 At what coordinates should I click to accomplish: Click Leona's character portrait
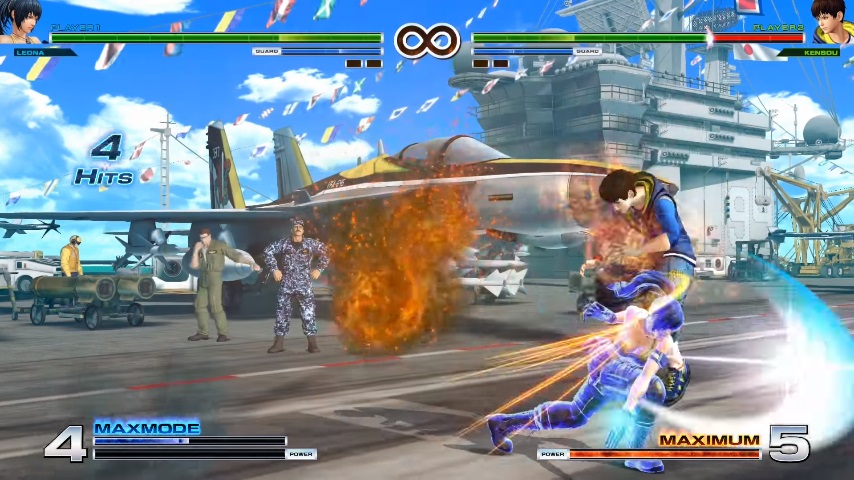pyautogui.click(x=22, y=22)
